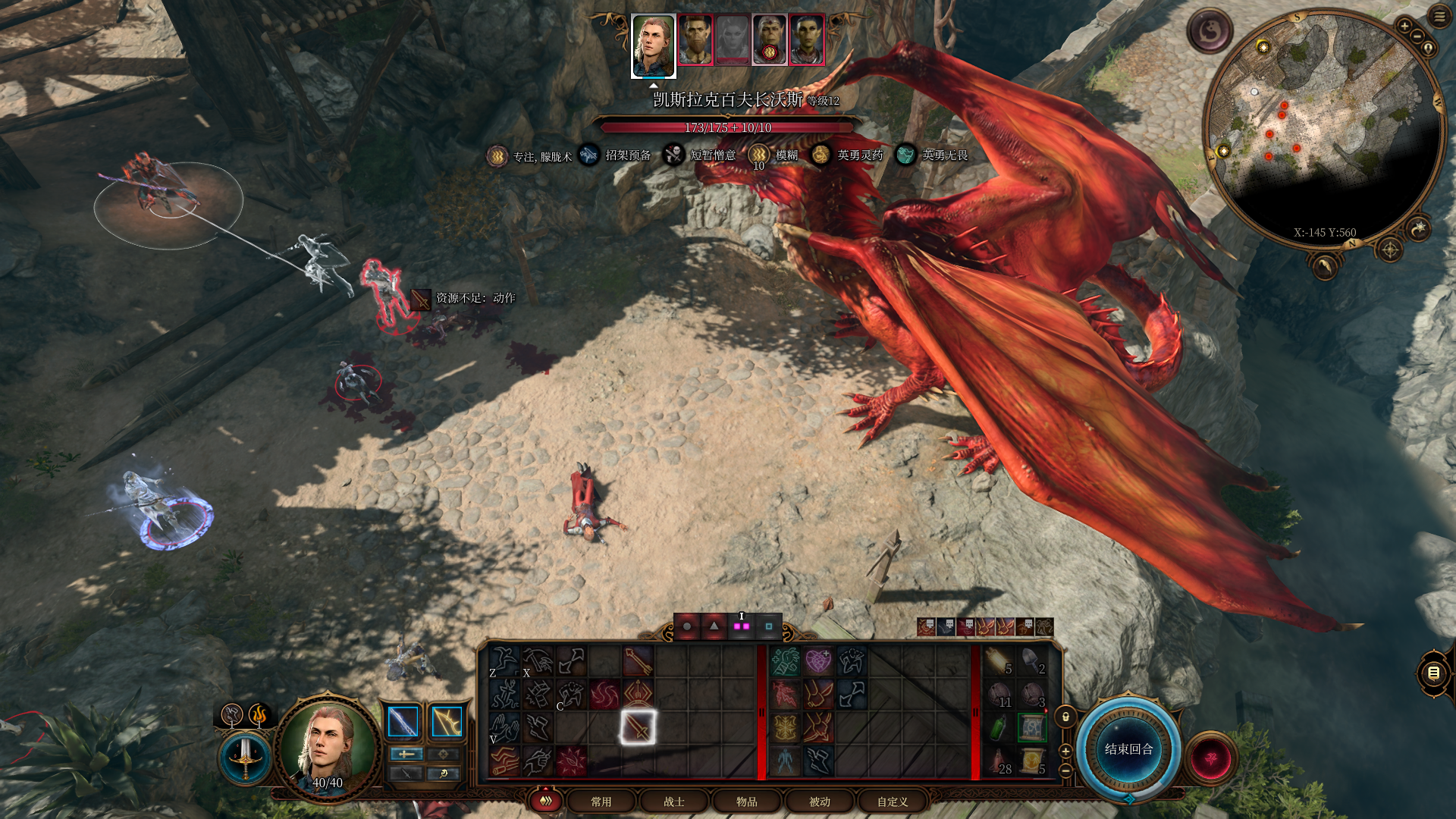Screen dimensions: 1456x819
Task: Switch to the 自定义 custom tab
Action: 893,802
